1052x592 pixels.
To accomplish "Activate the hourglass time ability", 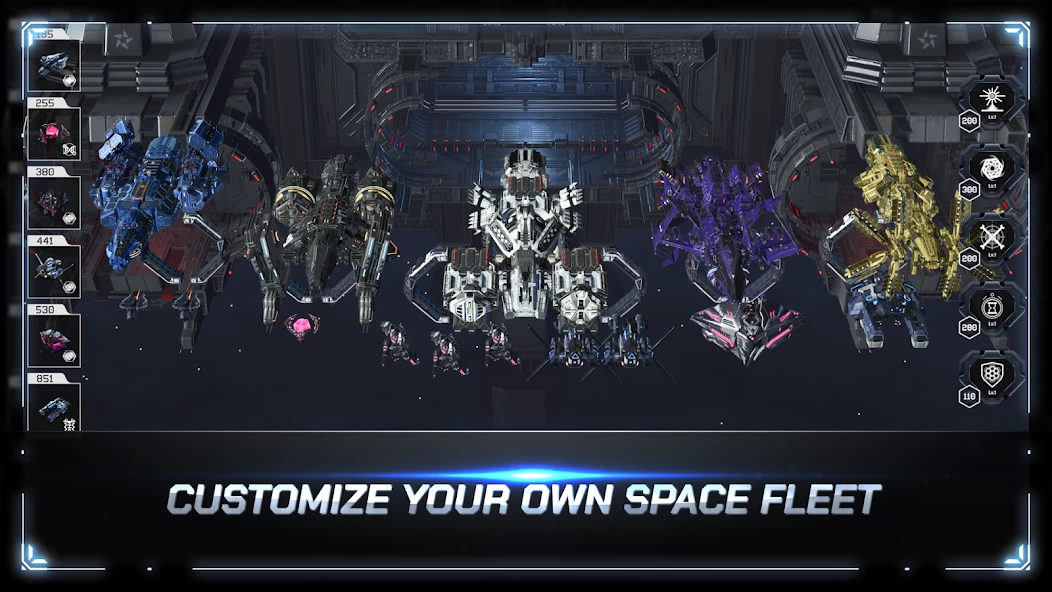I will (992, 305).
